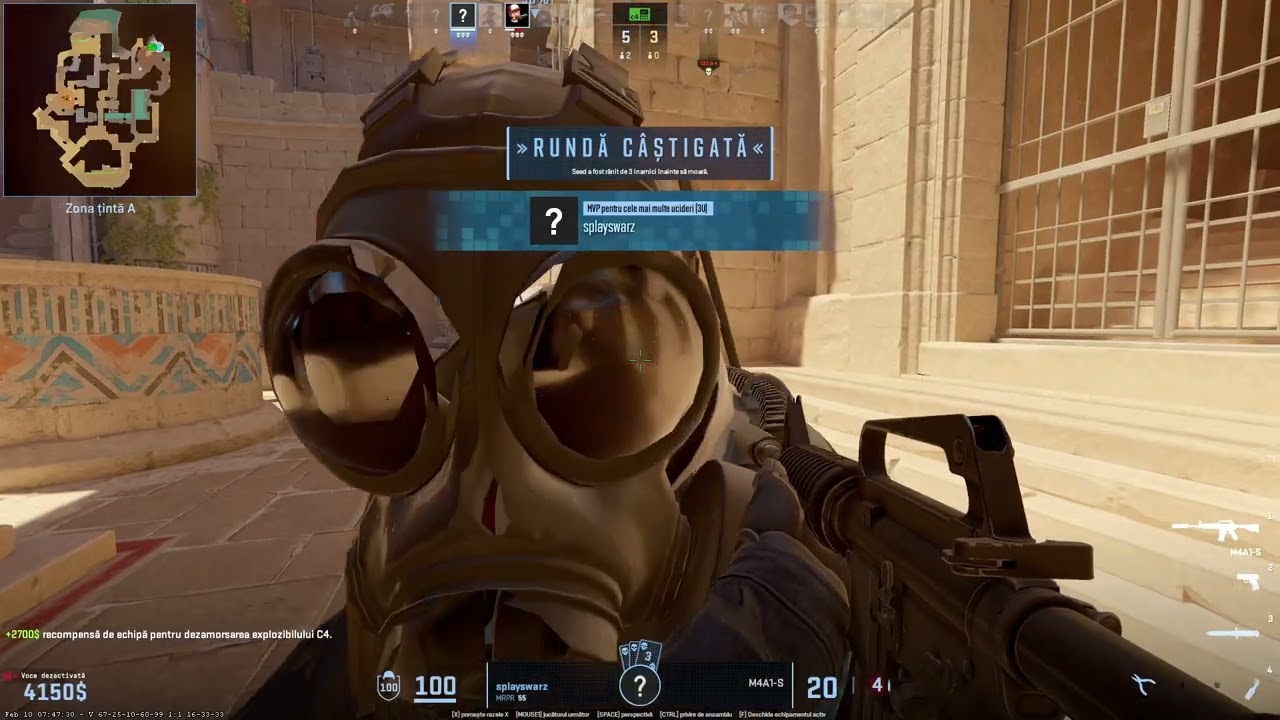Click the C4 bomb indicator above the score
The height and width of the screenshot is (720, 1280).
[x=640, y=14]
